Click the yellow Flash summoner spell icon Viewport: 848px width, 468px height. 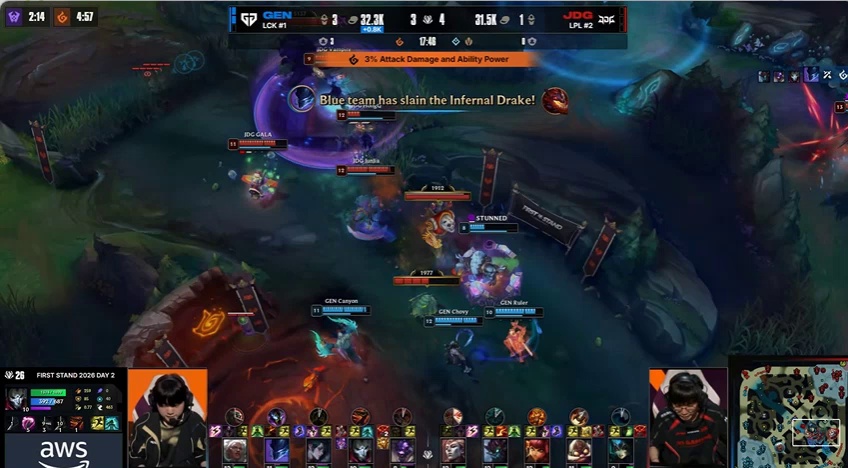tap(99, 423)
